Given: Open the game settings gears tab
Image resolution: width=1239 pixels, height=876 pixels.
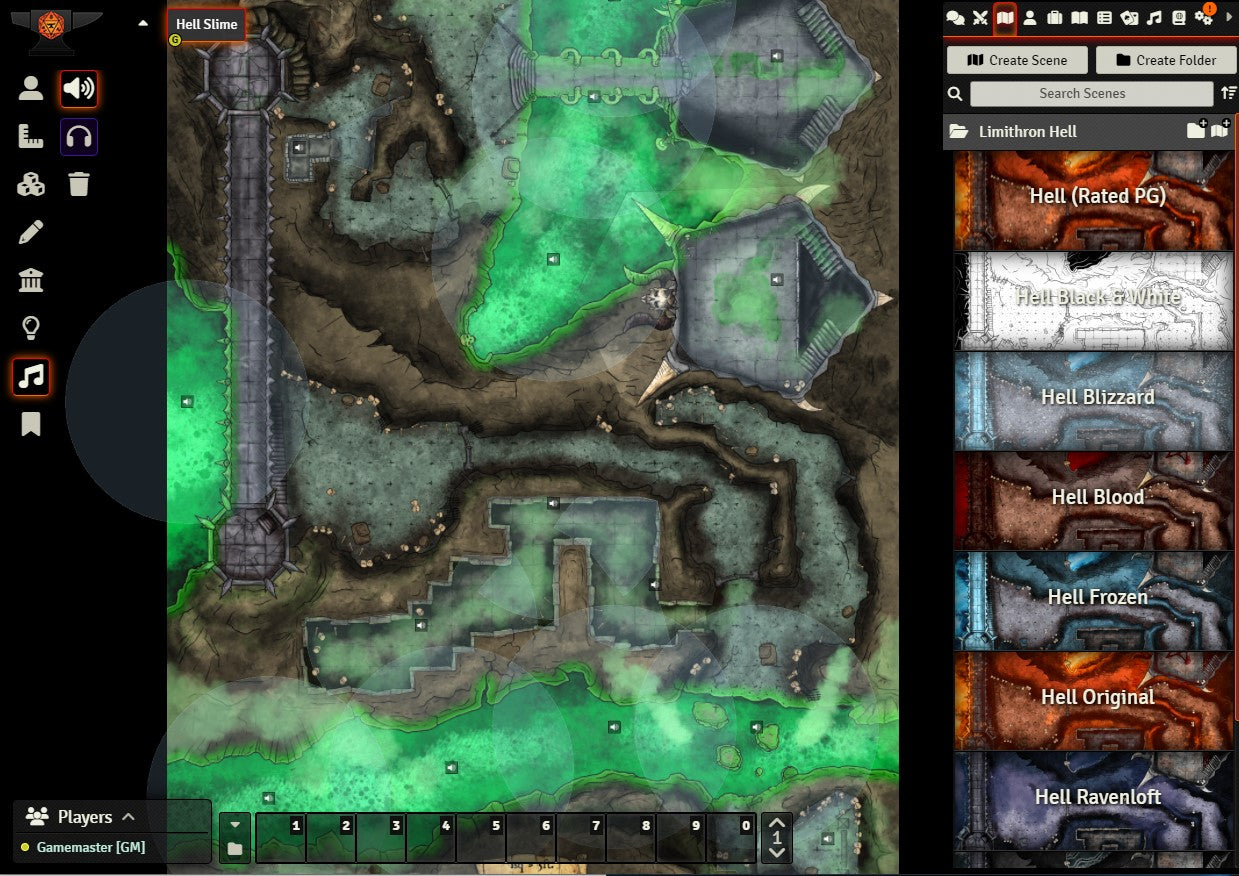Looking at the screenshot, I should tap(1203, 17).
